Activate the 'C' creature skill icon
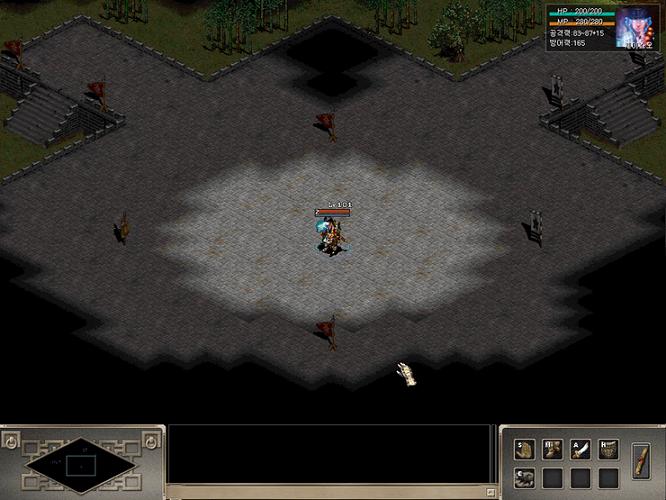The image size is (666, 500). [524, 478]
